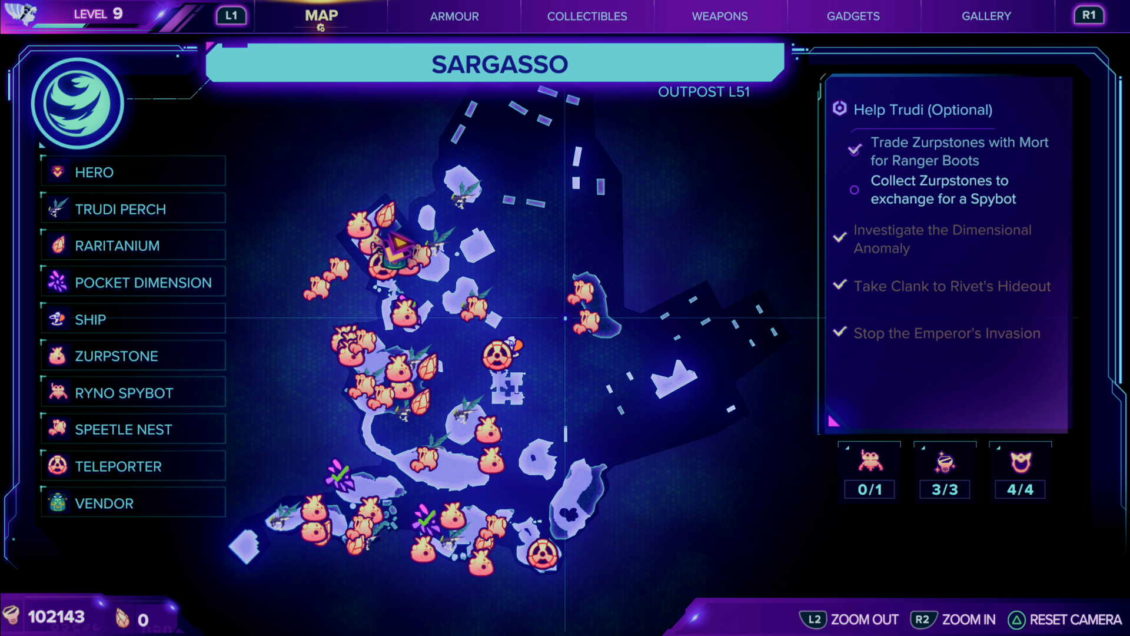Switch to the Armour tab

[x=454, y=16]
